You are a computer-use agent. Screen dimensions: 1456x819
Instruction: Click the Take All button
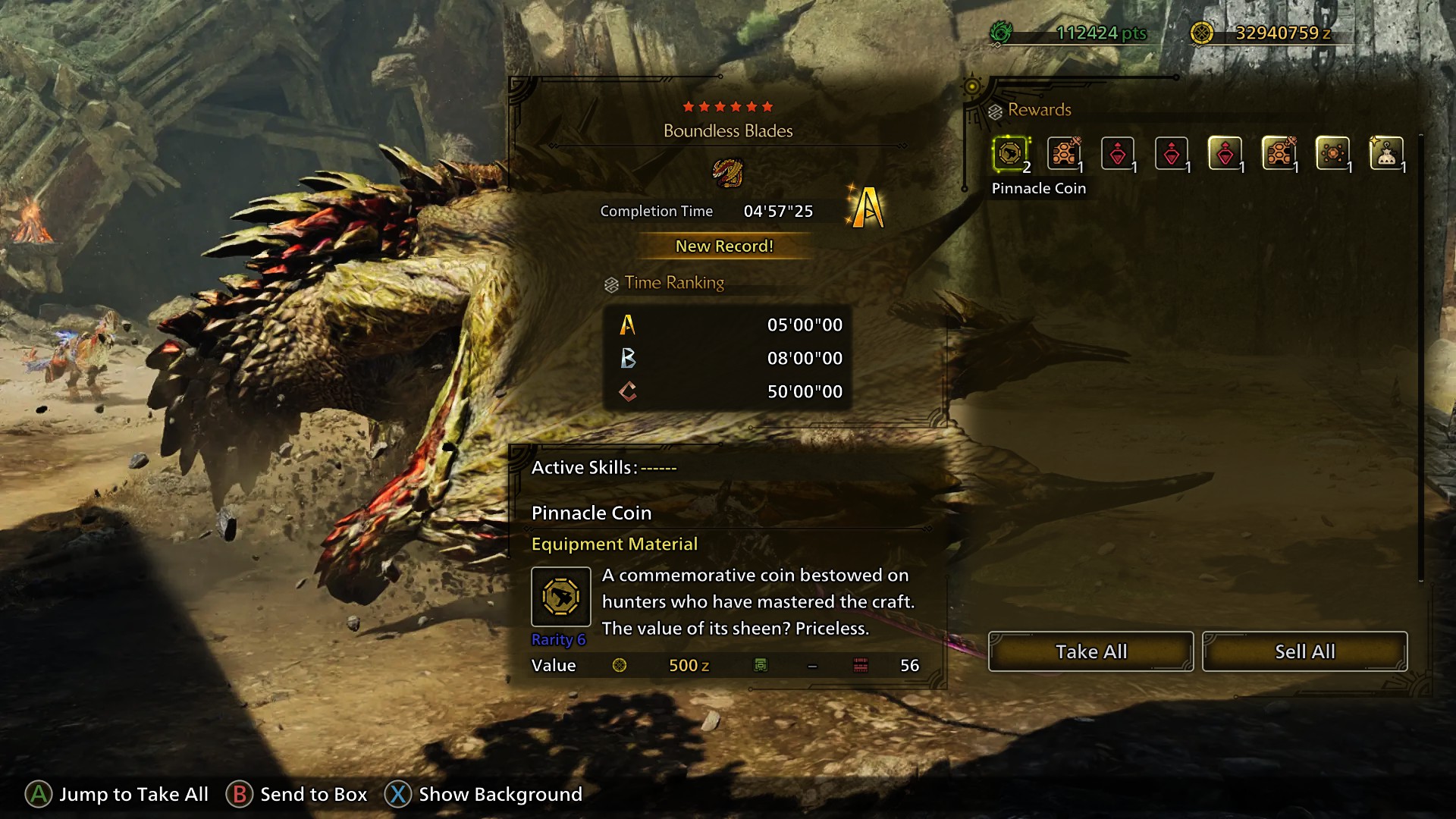1090,651
